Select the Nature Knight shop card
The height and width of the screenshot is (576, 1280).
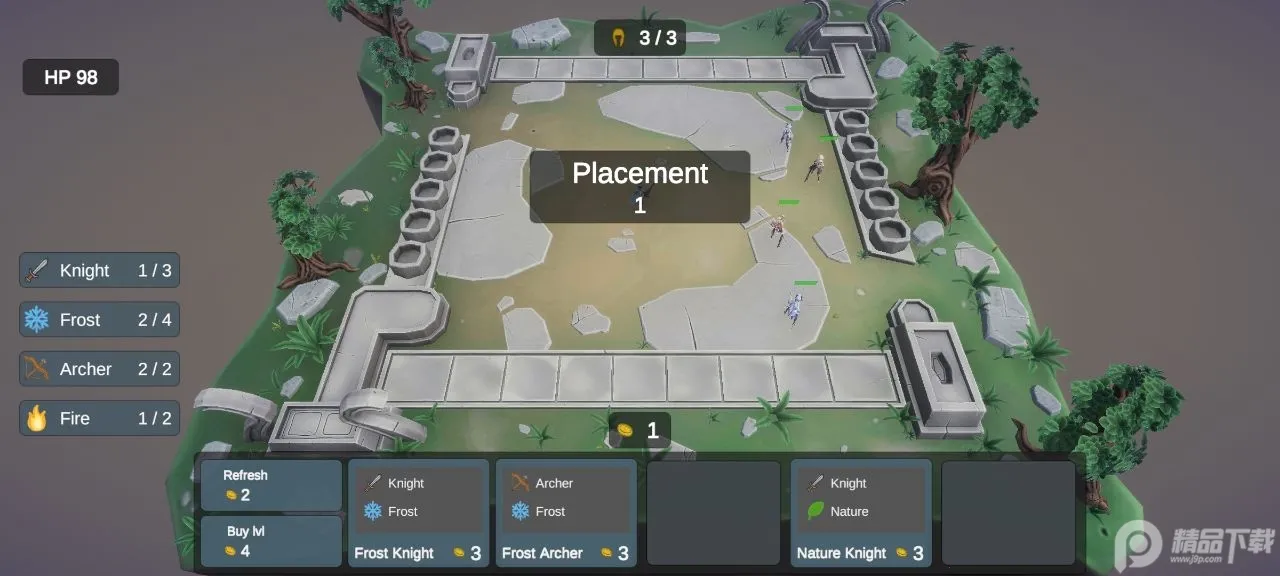861,513
